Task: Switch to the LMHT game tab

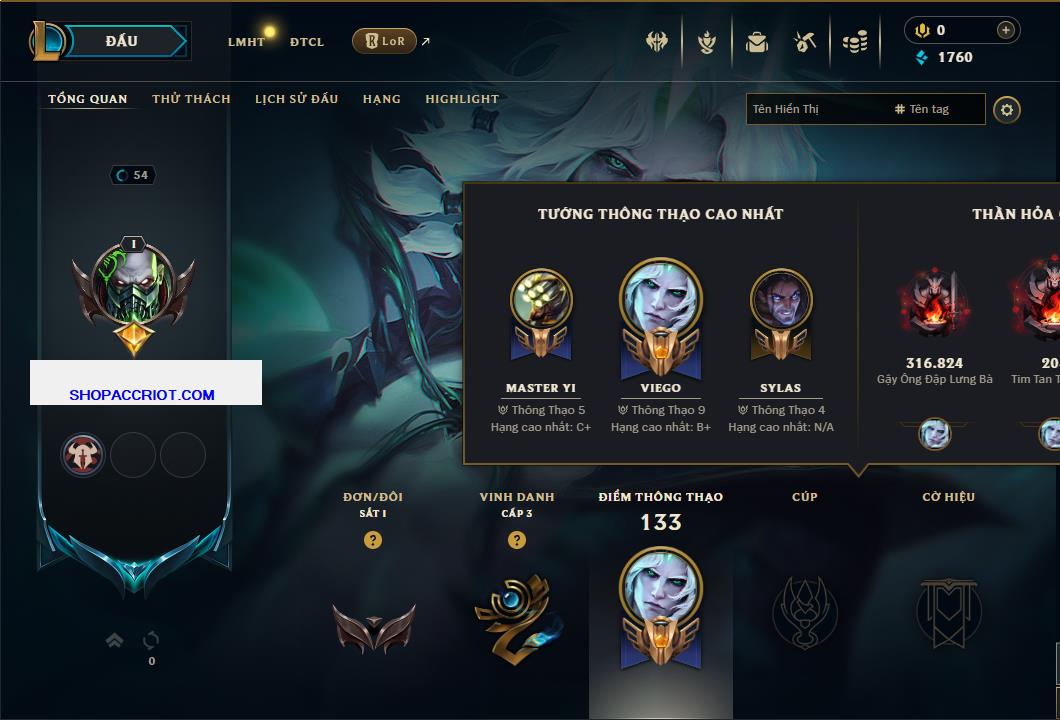Action: pos(246,42)
